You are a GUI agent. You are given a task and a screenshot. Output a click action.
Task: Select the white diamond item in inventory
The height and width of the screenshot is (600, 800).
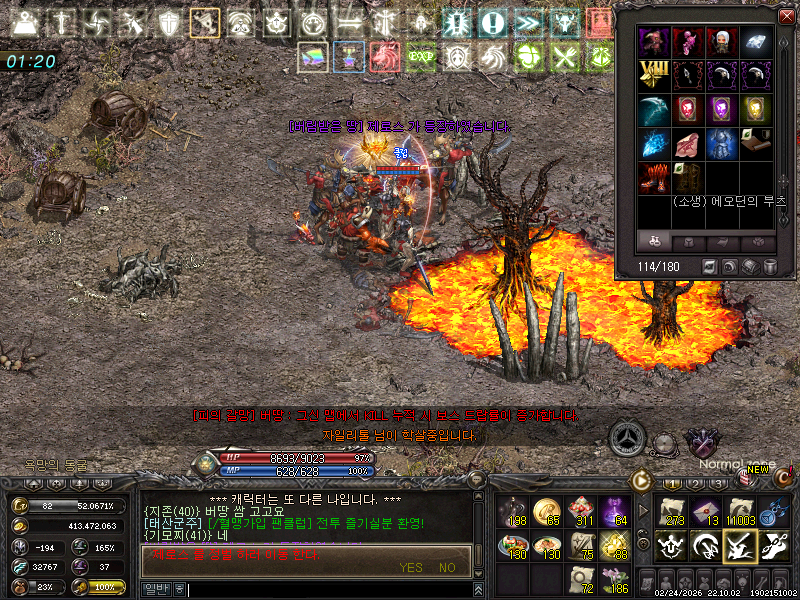(x=756, y=41)
